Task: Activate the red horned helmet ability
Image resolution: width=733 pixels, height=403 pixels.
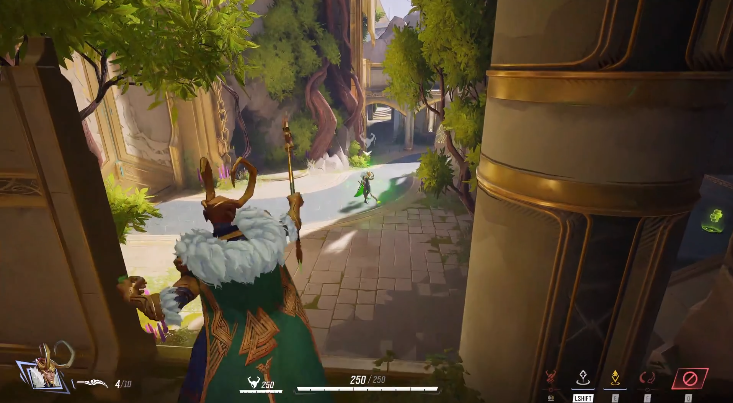Action: (549, 379)
